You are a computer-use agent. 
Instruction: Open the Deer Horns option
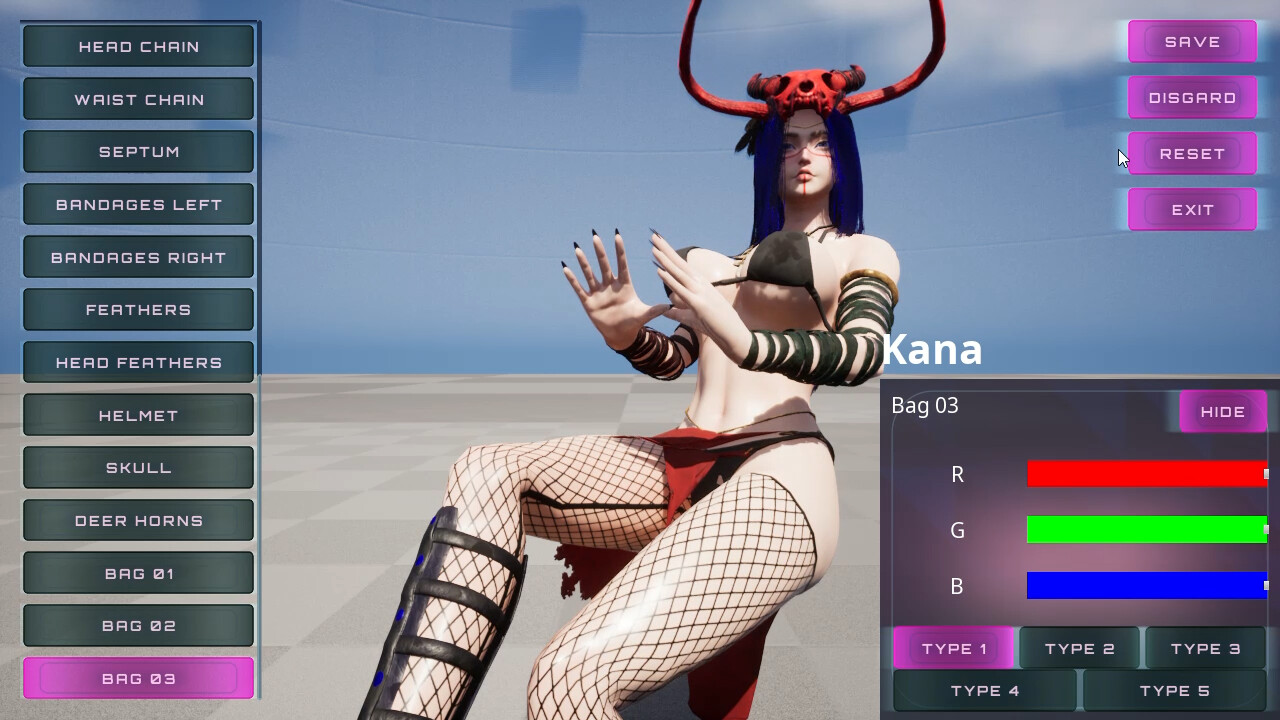(138, 521)
